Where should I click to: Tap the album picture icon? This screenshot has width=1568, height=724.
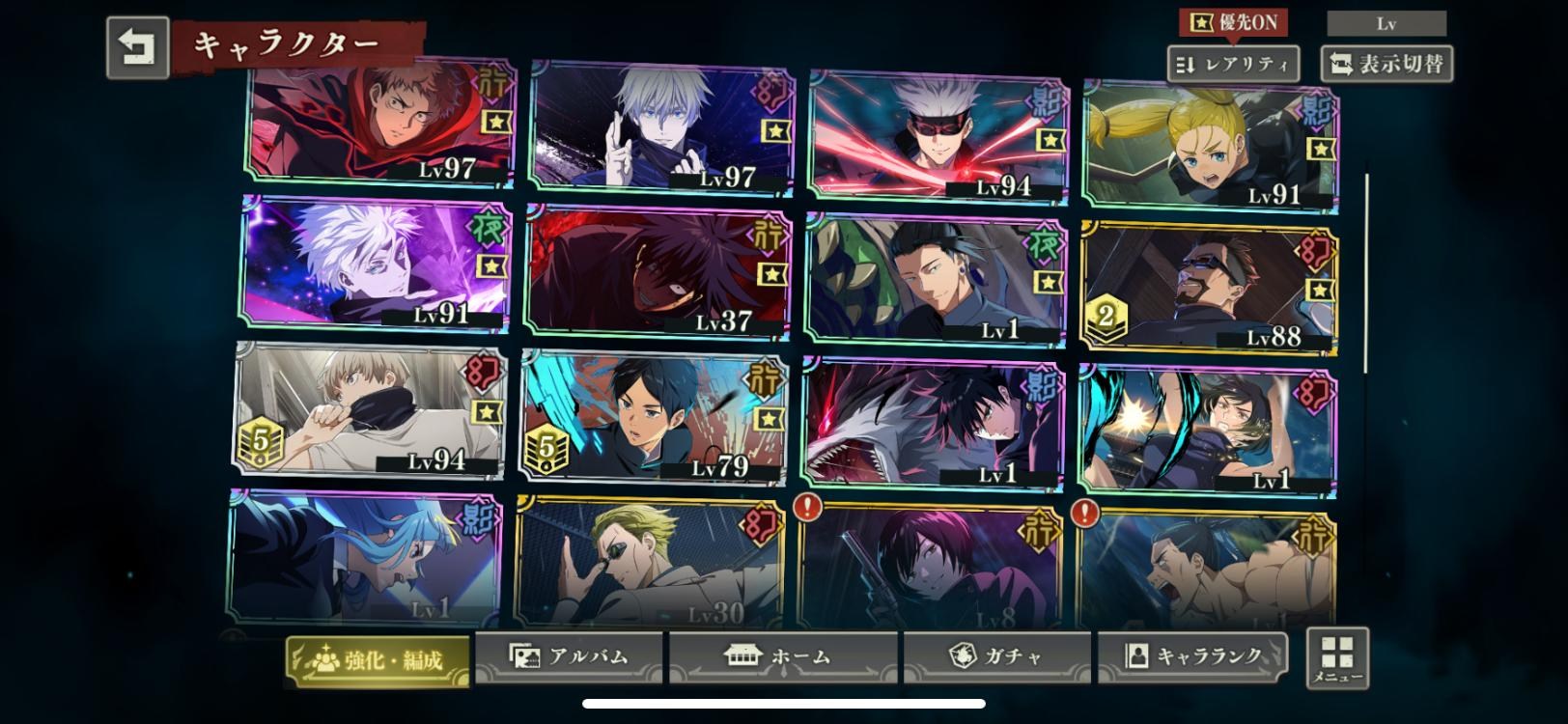coord(524,654)
